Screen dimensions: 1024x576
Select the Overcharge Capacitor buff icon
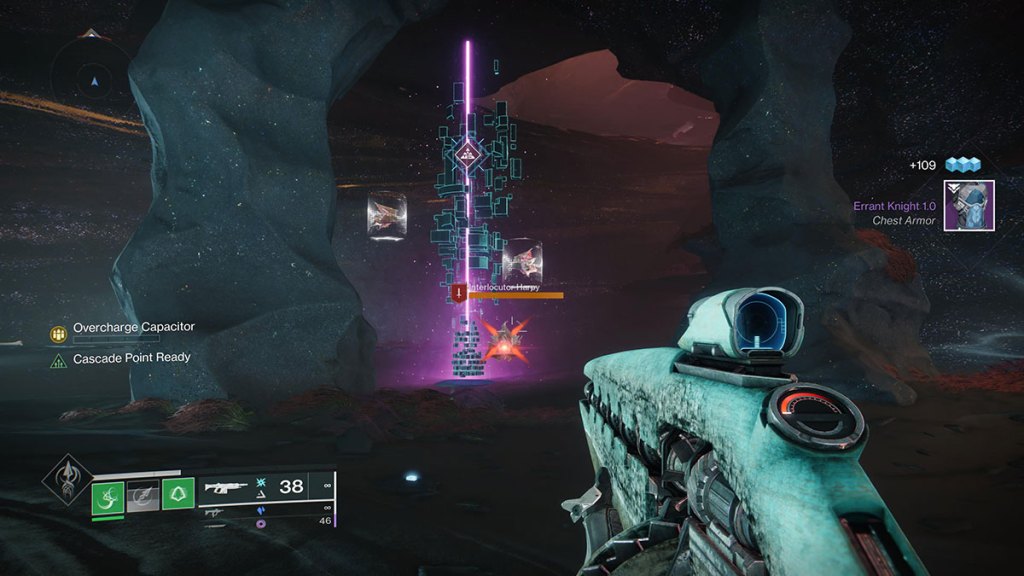(x=59, y=332)
